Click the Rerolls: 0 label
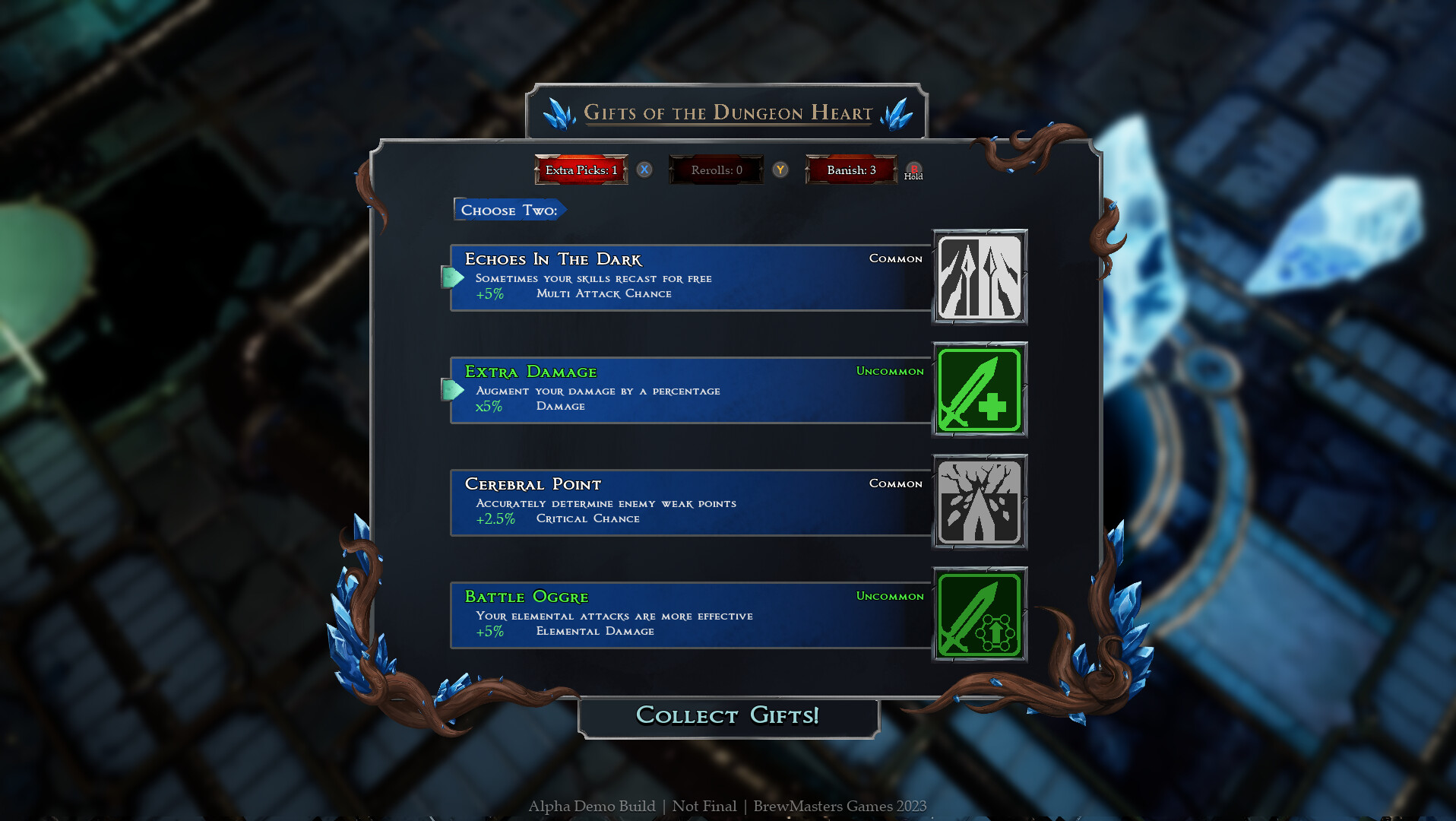Viewport: 1456px width, 821px height. [x=715, y=170]
